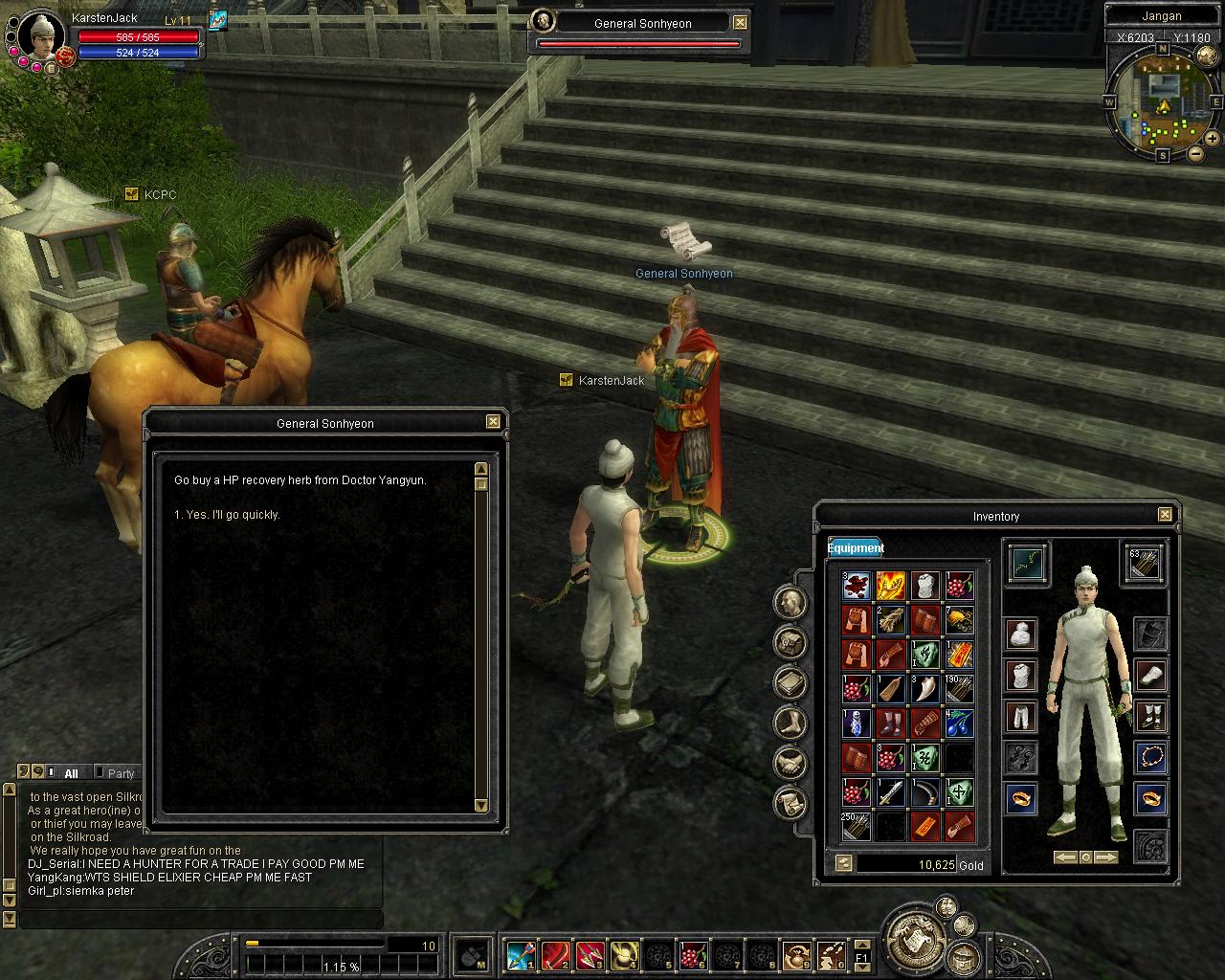Select the Equipment tab in Inventory
The image size is (1225, 980).
coord(855,547)
